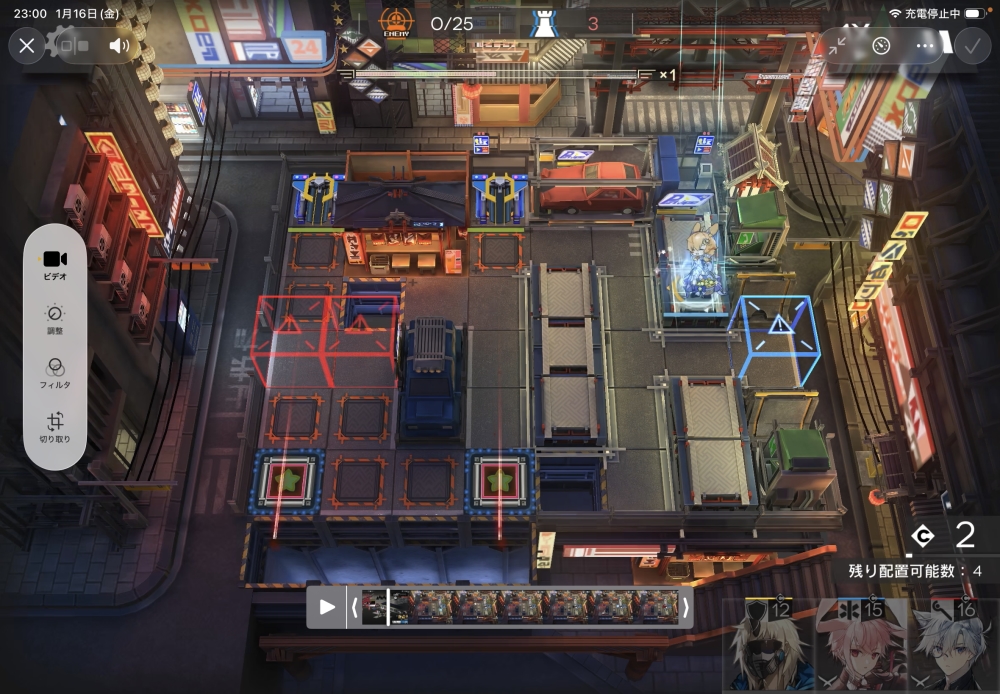This screenshot has width=1000, height=694.
Task: Open the フィルタ filter tab
Action: [55, 373]
